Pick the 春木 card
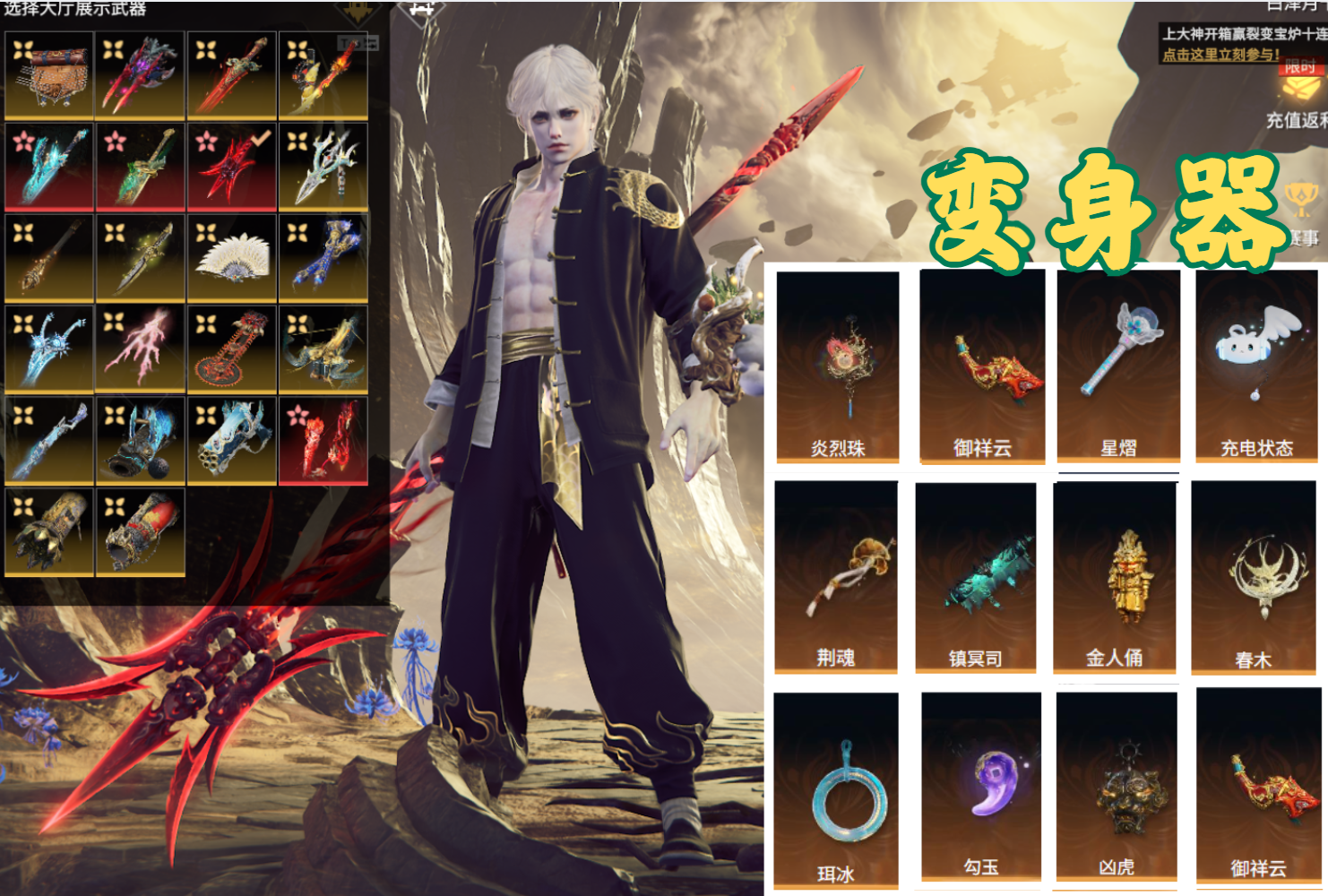 click(x=1254, y=578)
